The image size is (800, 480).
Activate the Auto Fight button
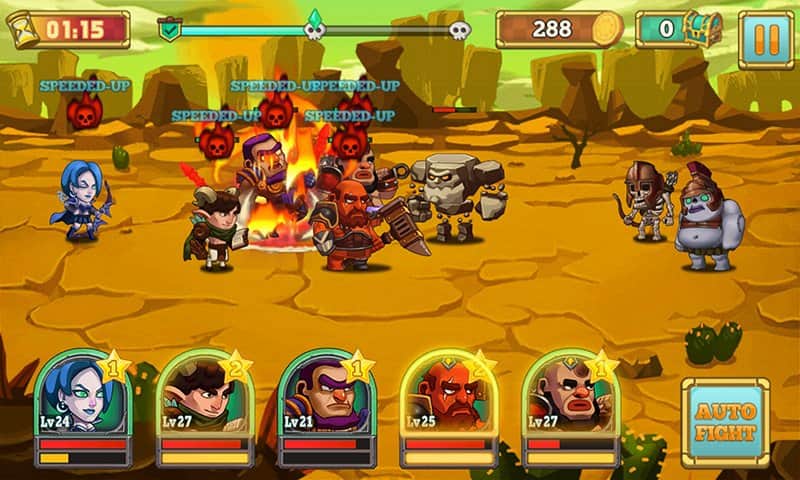726,423
